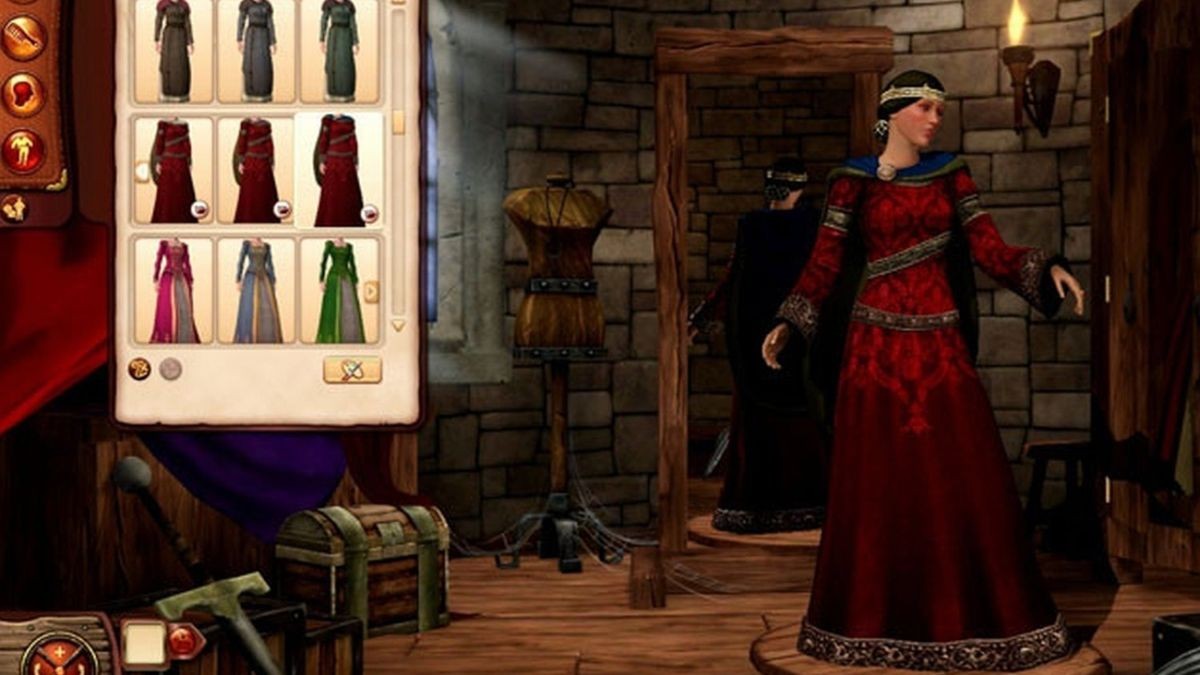Select the top-row blue-grey robe outfit
This screenshot has height=675, width=1200.
point(256,50)
